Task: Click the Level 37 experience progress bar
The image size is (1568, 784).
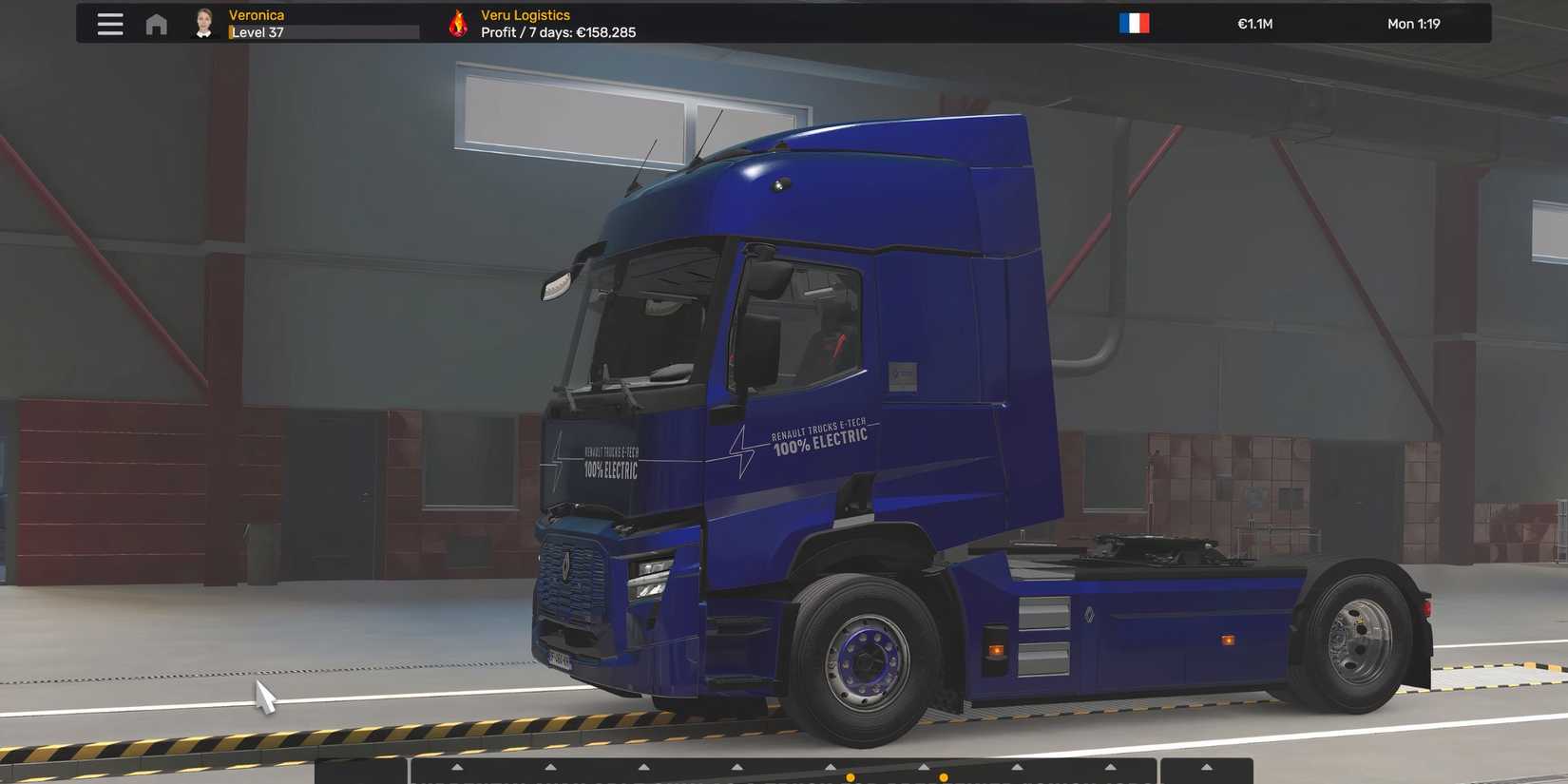Action: (323, 31)
